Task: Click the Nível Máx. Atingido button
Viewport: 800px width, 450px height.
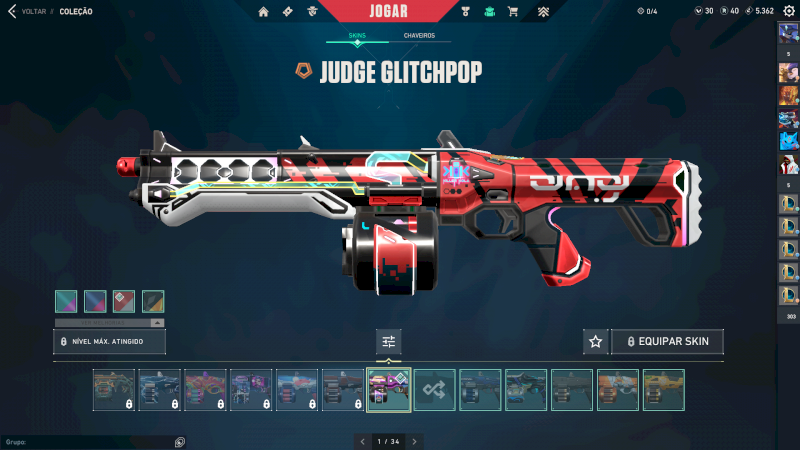Action: point(109,342)
